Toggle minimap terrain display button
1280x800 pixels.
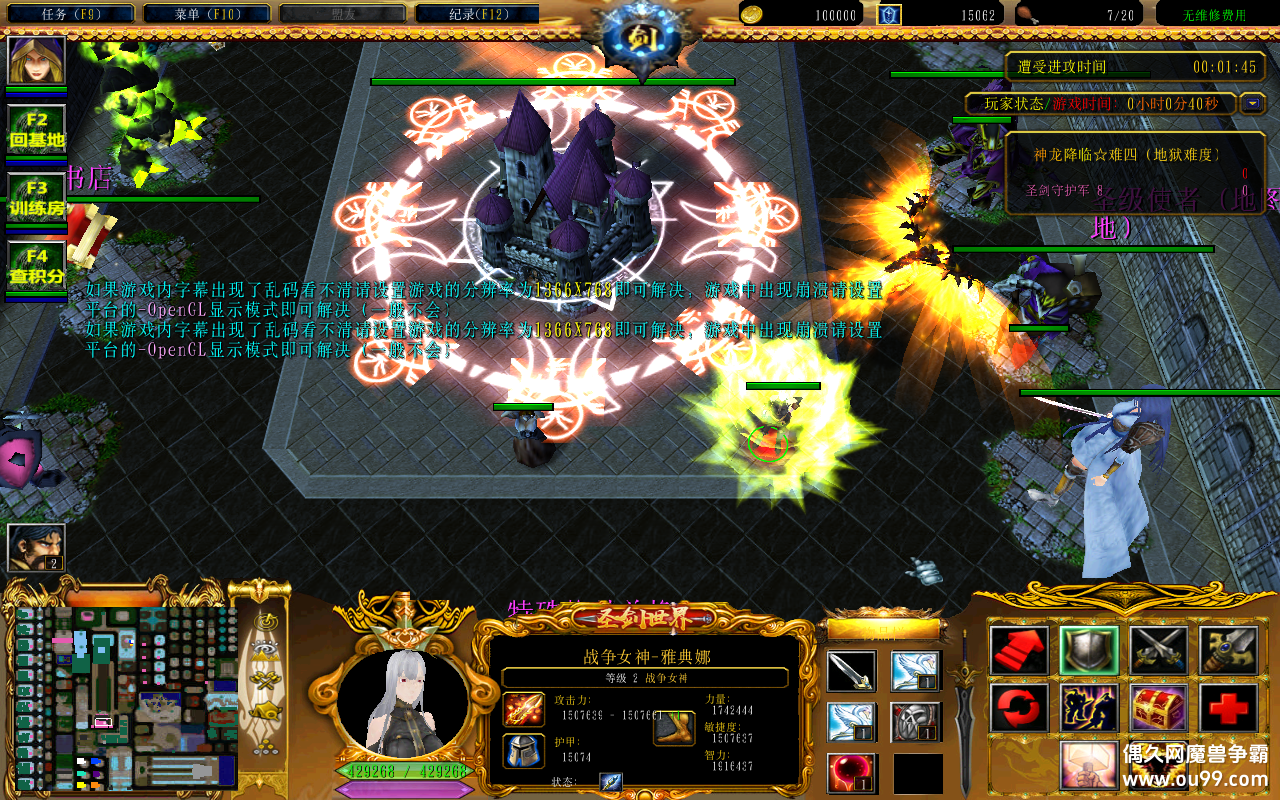click(265, 651)
